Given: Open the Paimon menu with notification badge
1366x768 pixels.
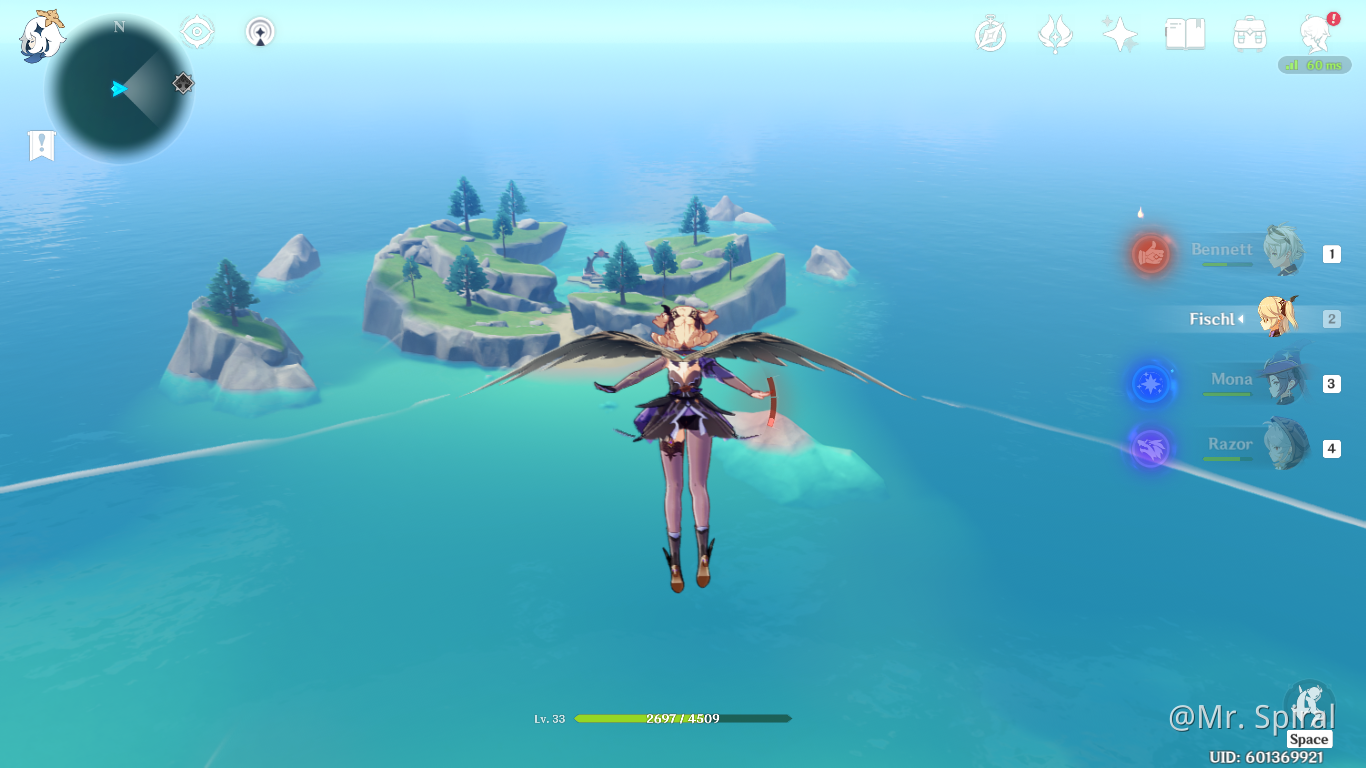Looking at the screenshot, I should [1315, 31].
